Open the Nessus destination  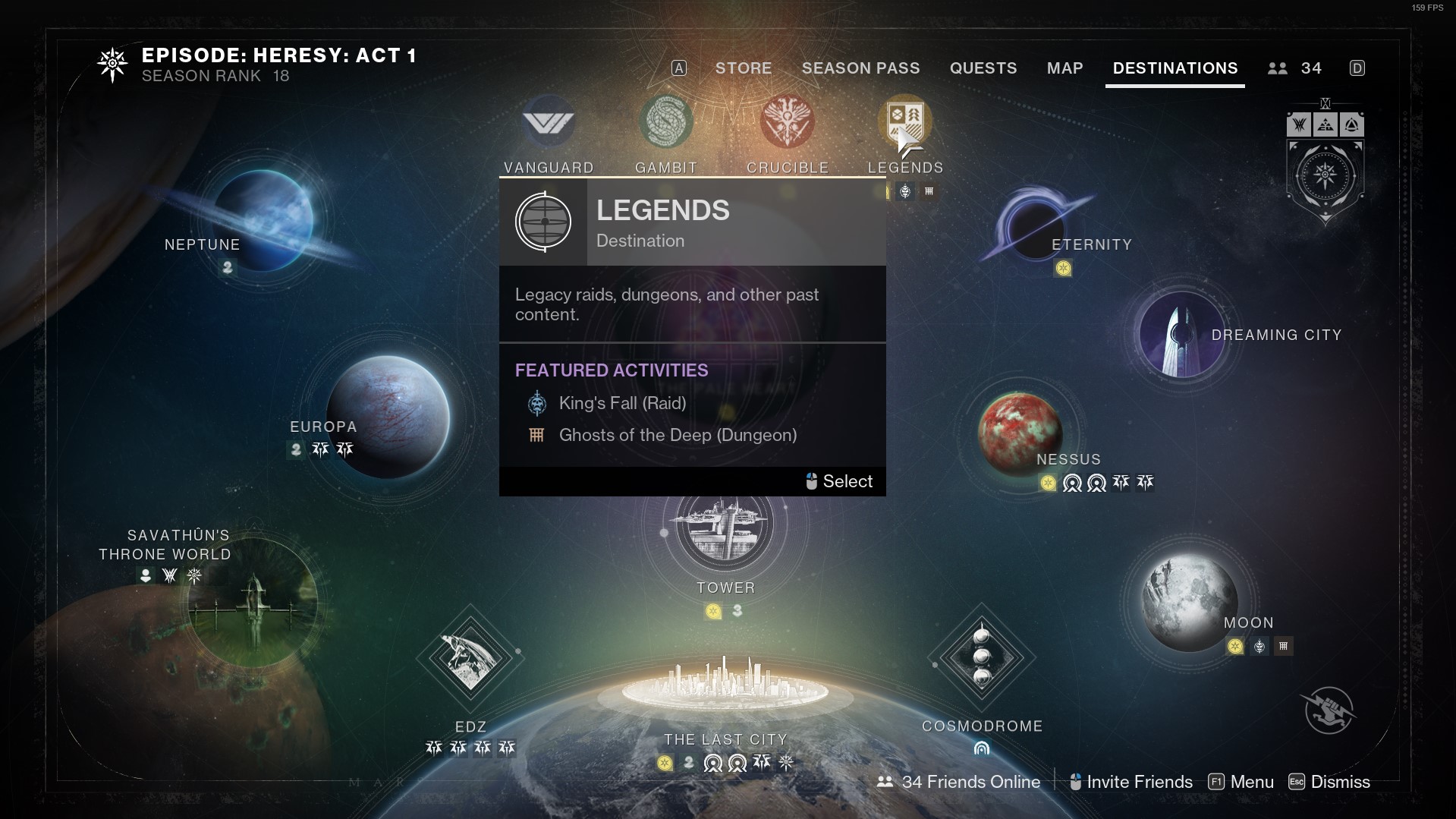[1020, 433]
